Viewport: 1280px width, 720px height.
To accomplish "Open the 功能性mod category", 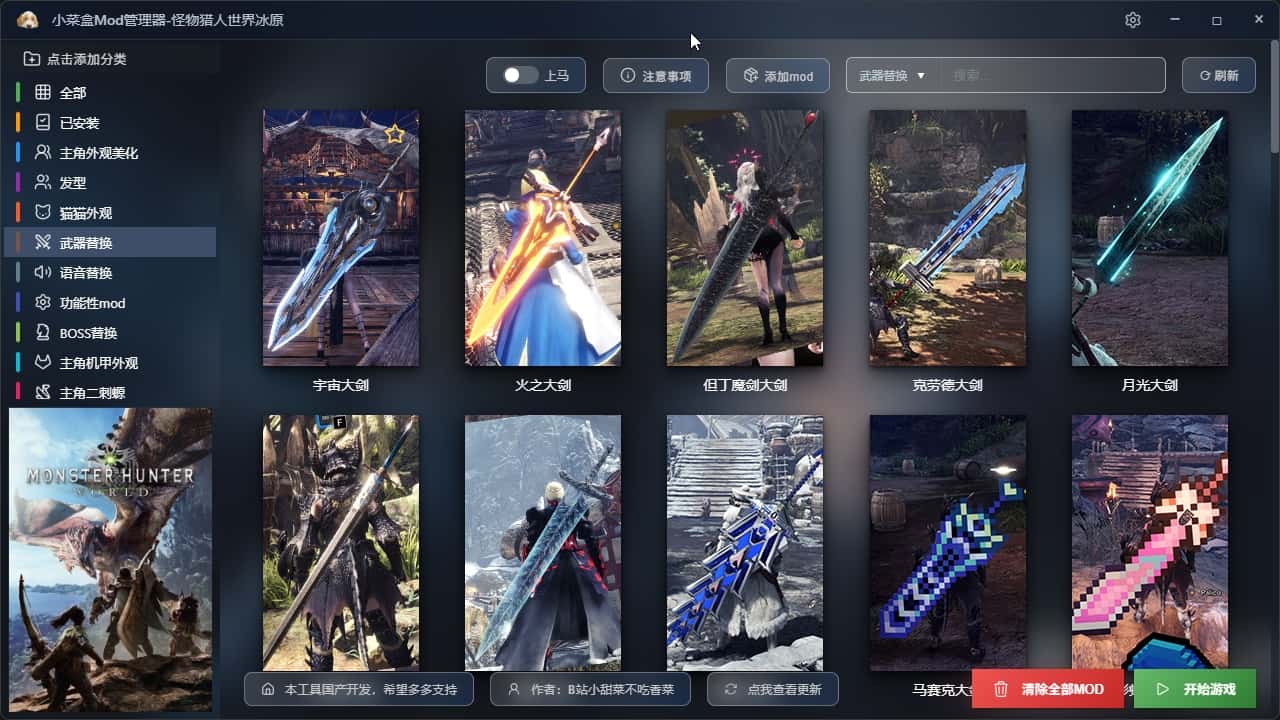I will point(92,303).
